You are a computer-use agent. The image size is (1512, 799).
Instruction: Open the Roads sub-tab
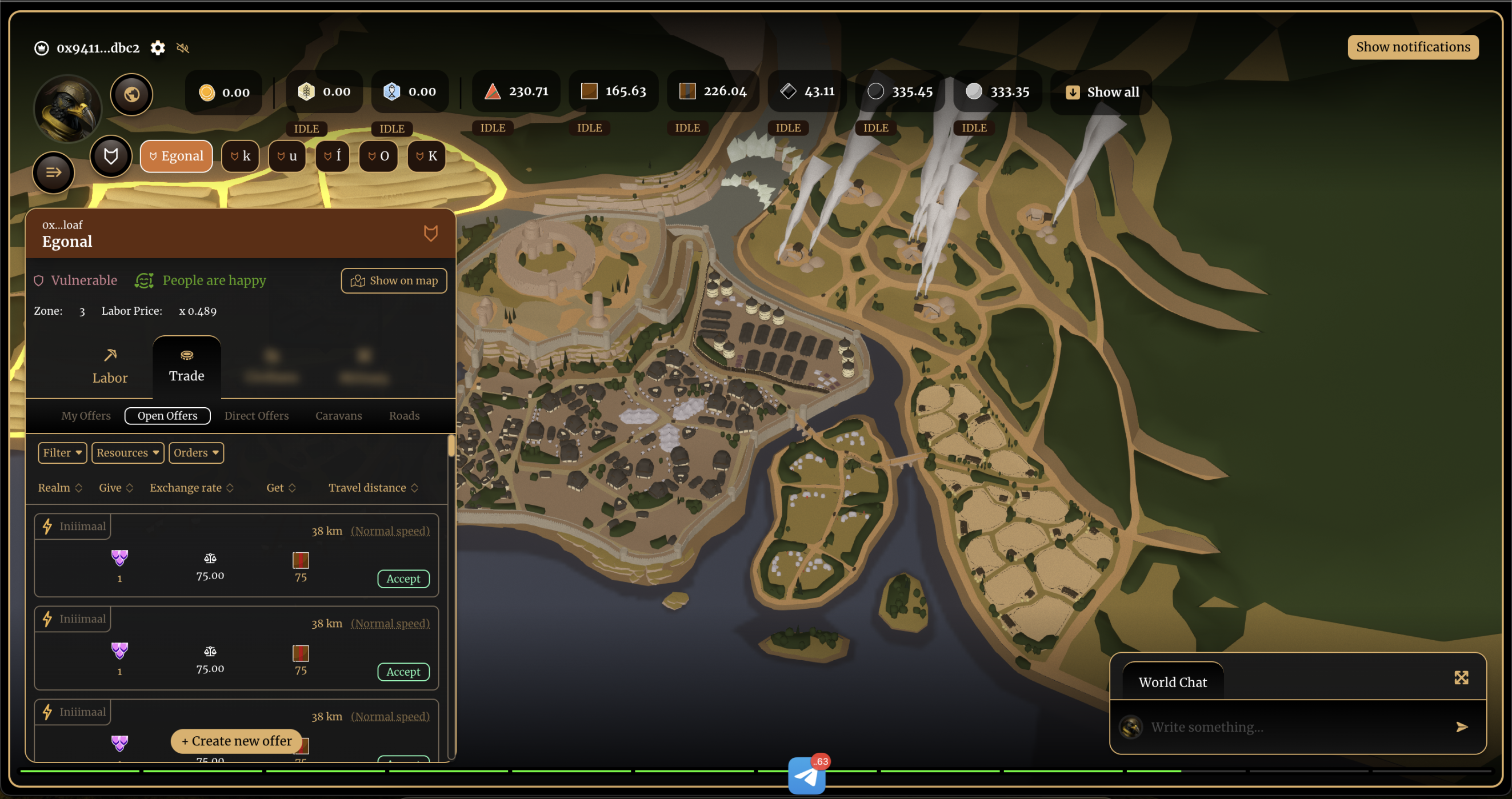pos(405,415)
